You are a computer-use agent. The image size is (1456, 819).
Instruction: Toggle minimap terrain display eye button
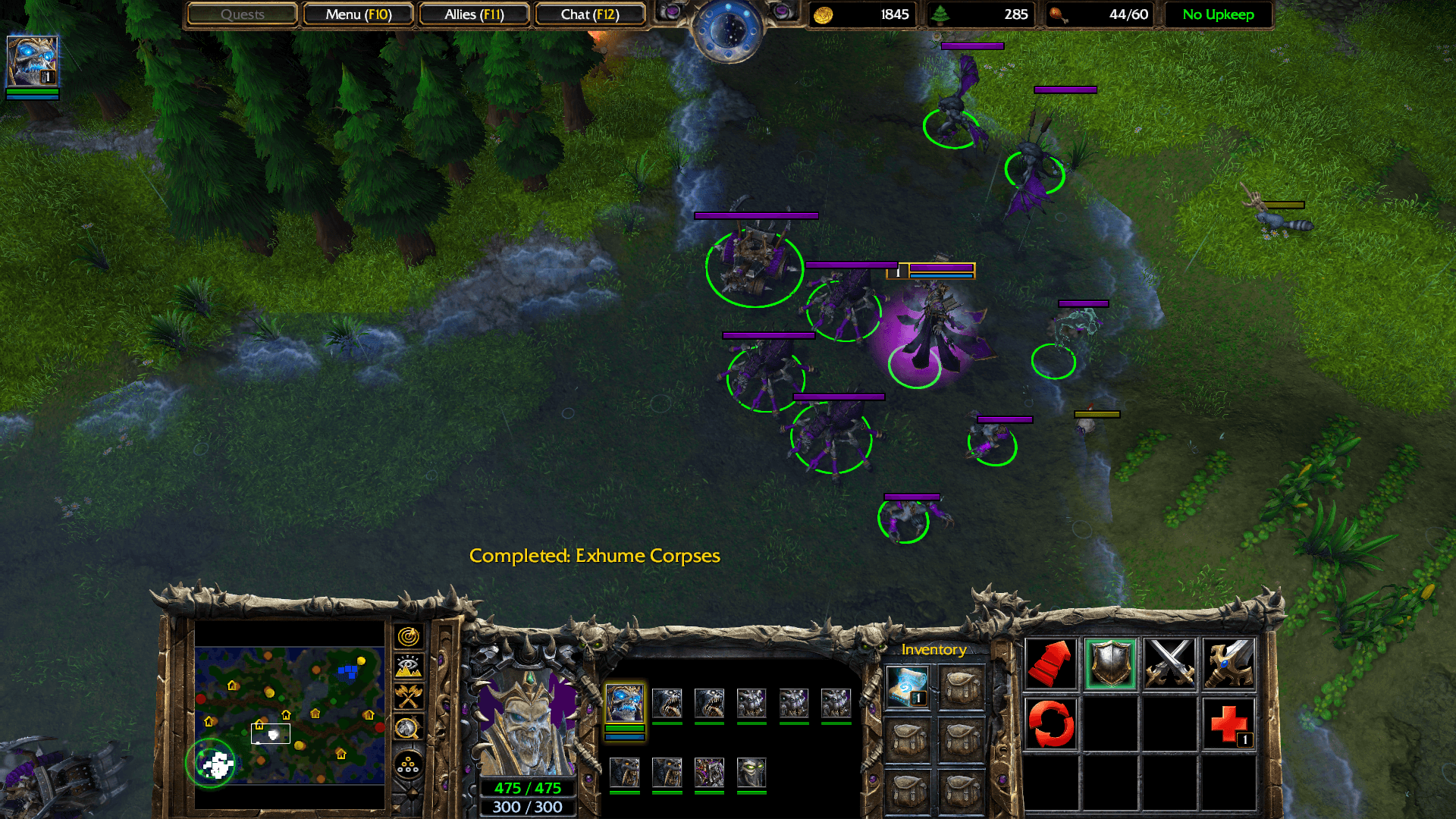click(x=408, y=667)
